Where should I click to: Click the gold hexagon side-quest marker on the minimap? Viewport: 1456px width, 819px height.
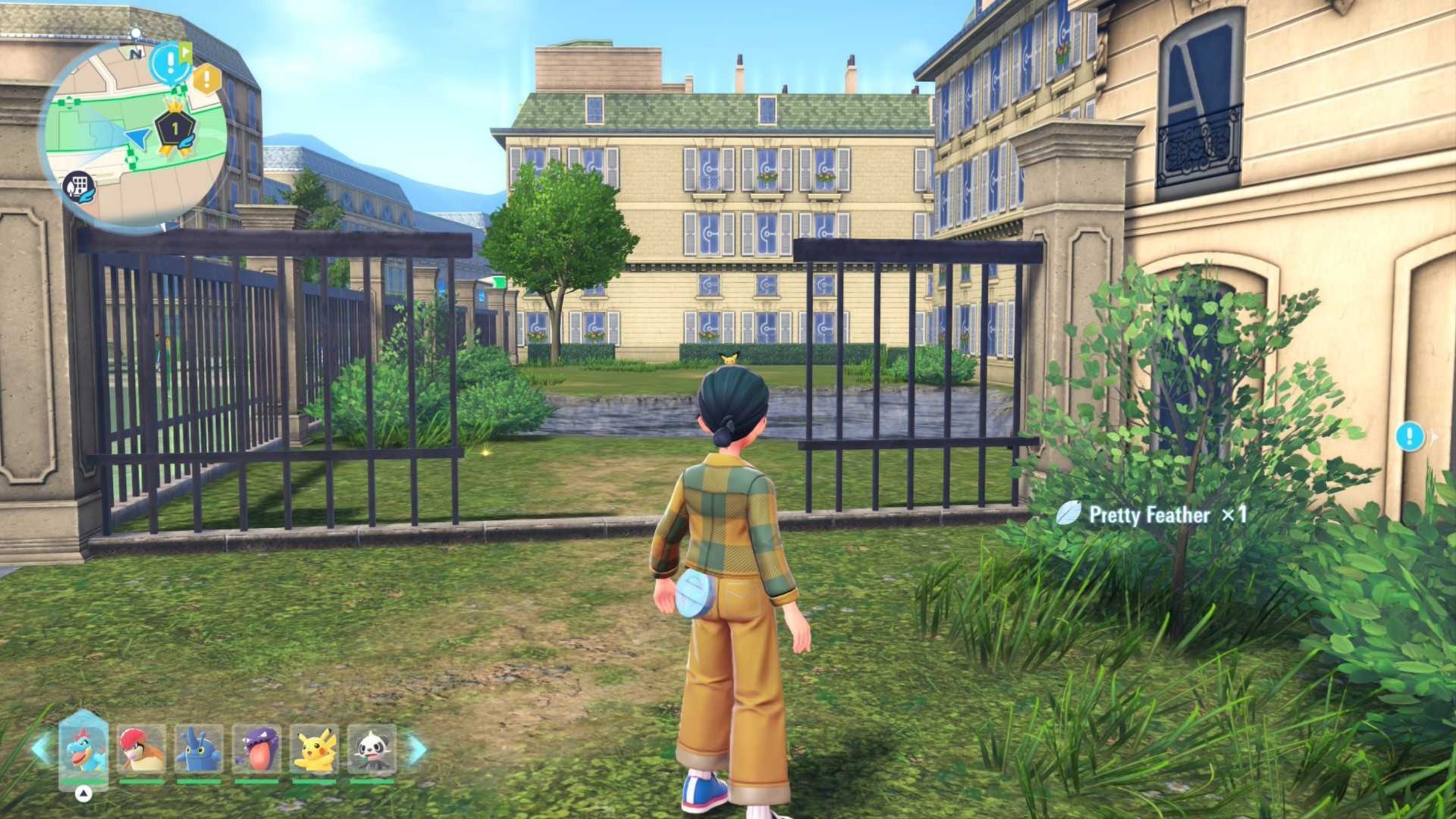(x=206, y=77)
